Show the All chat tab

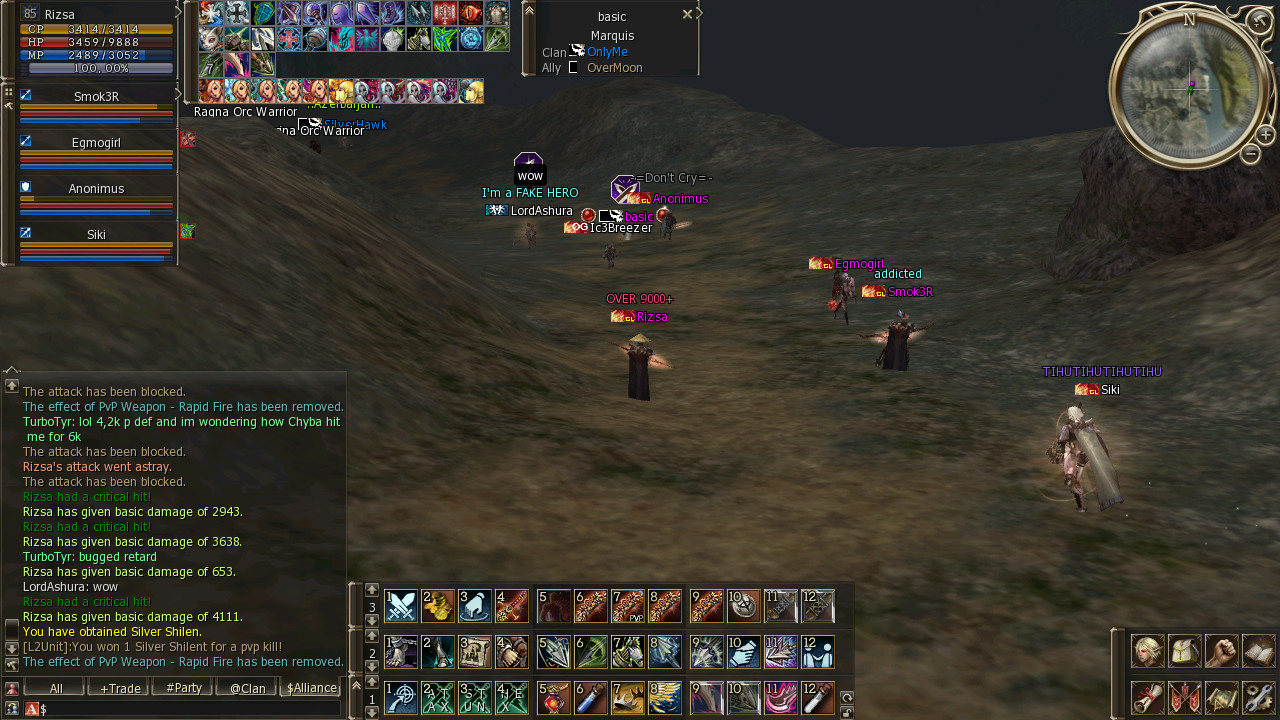coord(56,688)
